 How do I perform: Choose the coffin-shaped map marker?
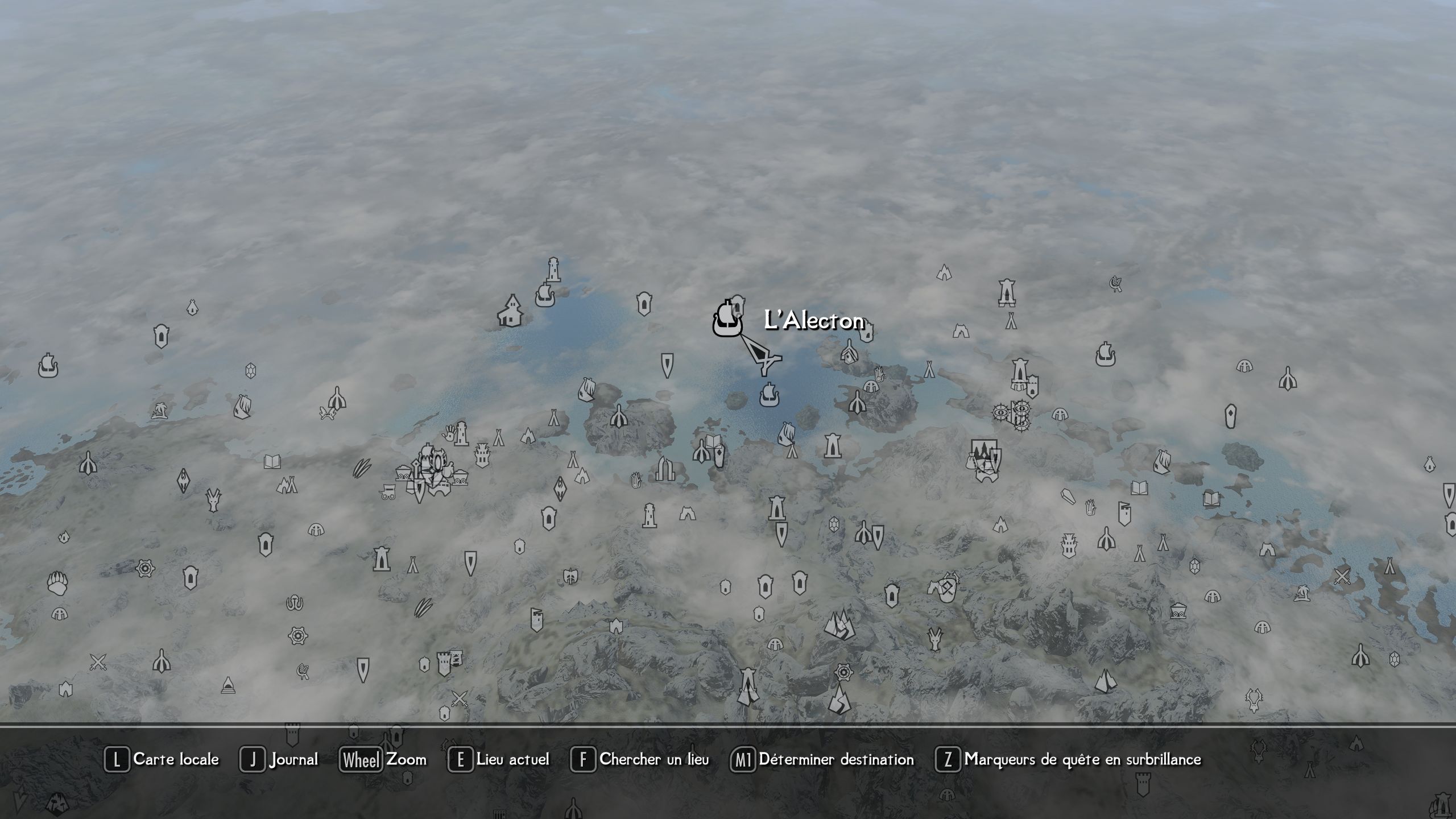(x=1068, y=496)
